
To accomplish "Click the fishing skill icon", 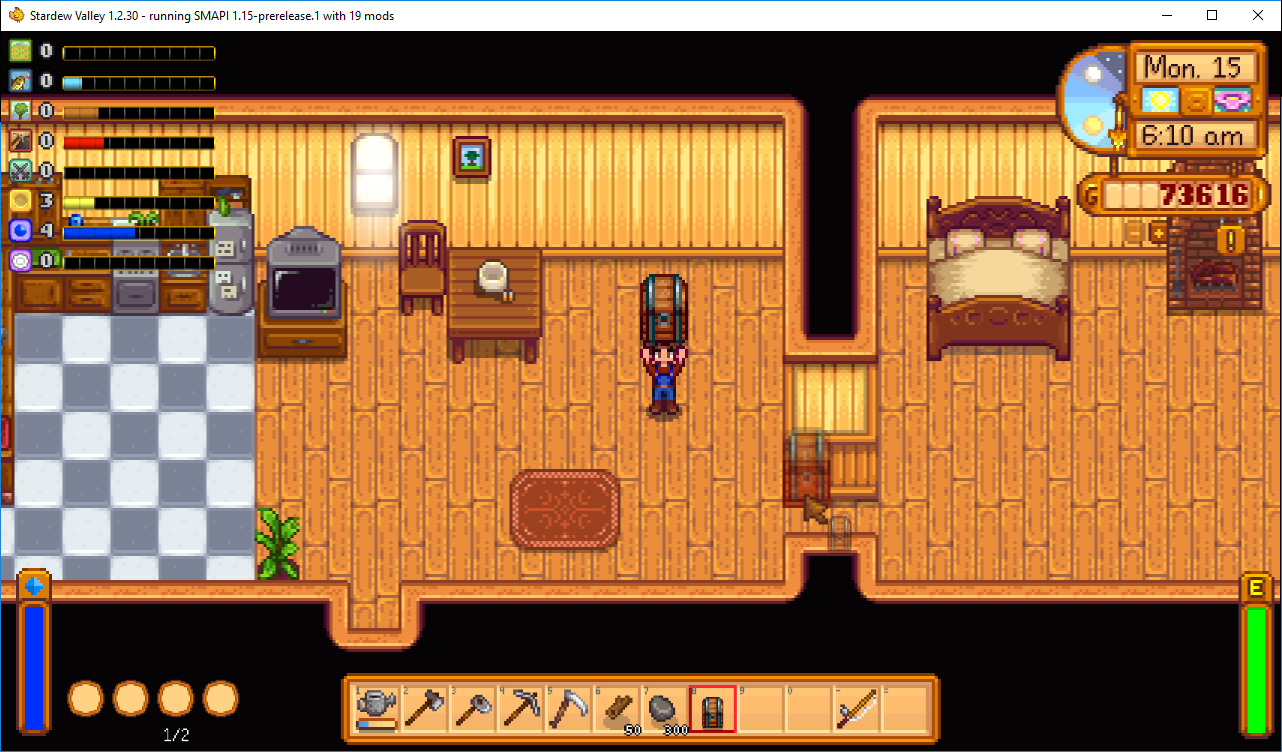I will [x=21, y=81].
